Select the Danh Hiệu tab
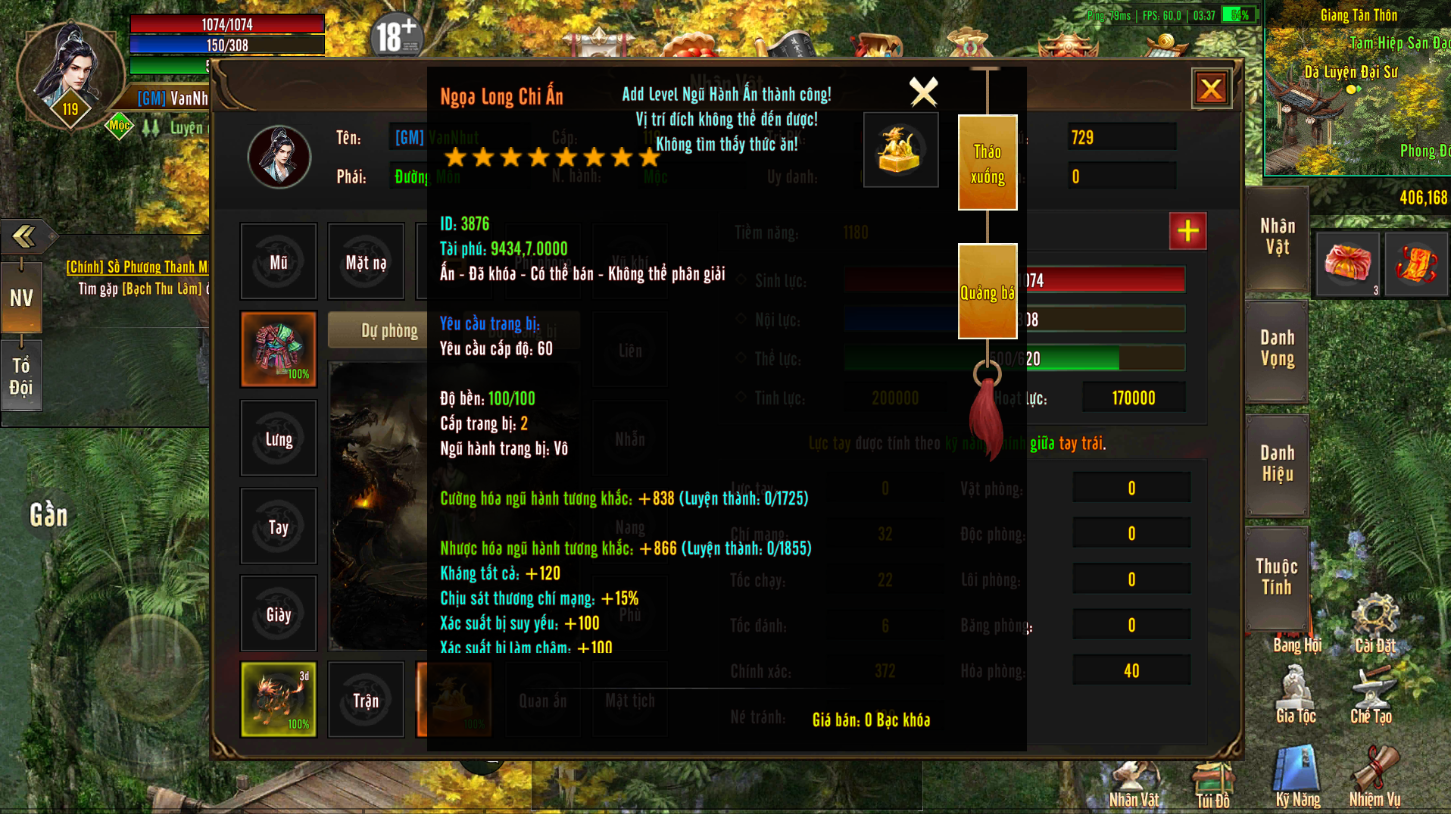1451x814 pixels. 1277,464
